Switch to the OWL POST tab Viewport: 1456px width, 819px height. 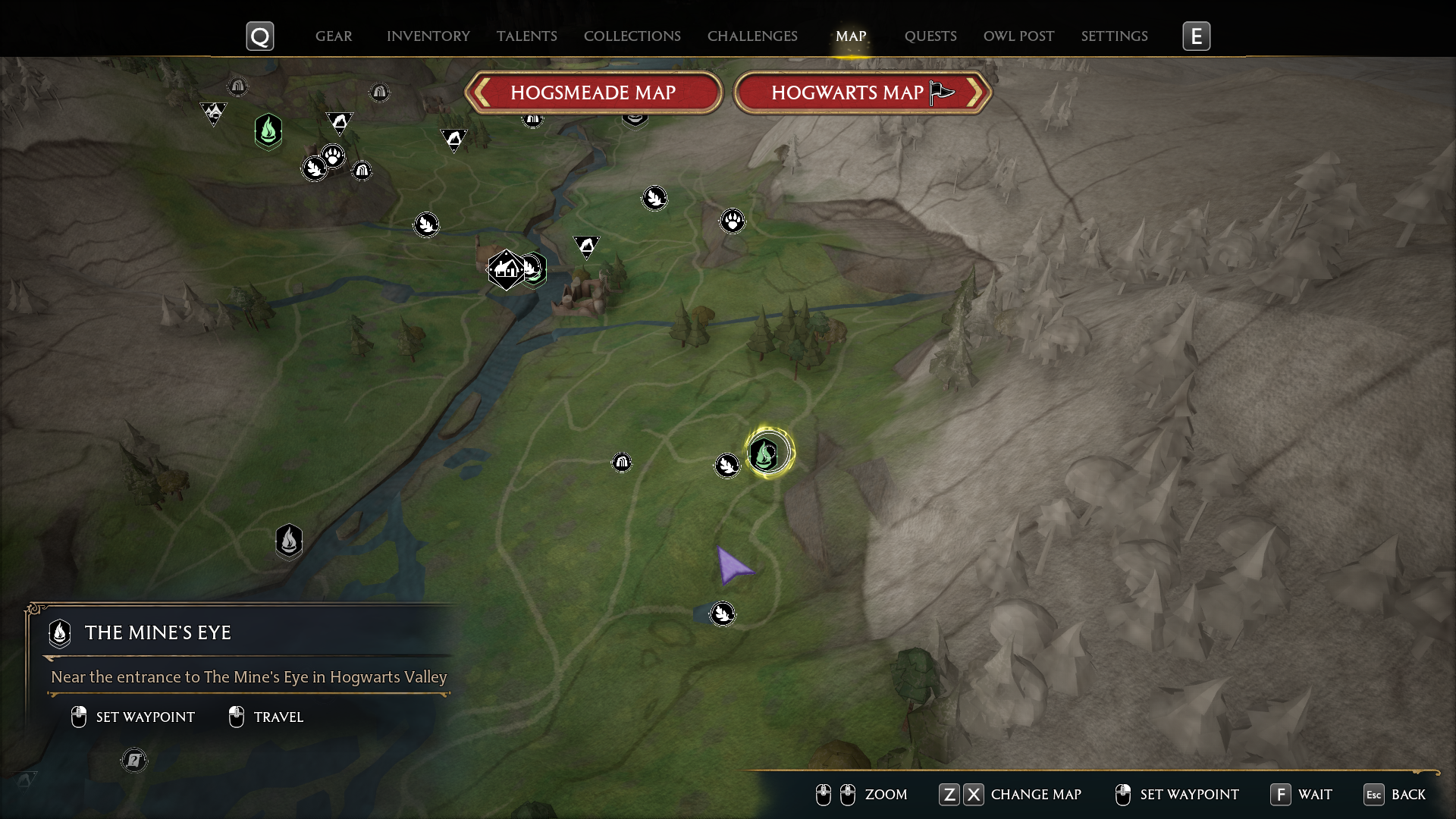pyautogui.click(x=1018, y=36)
